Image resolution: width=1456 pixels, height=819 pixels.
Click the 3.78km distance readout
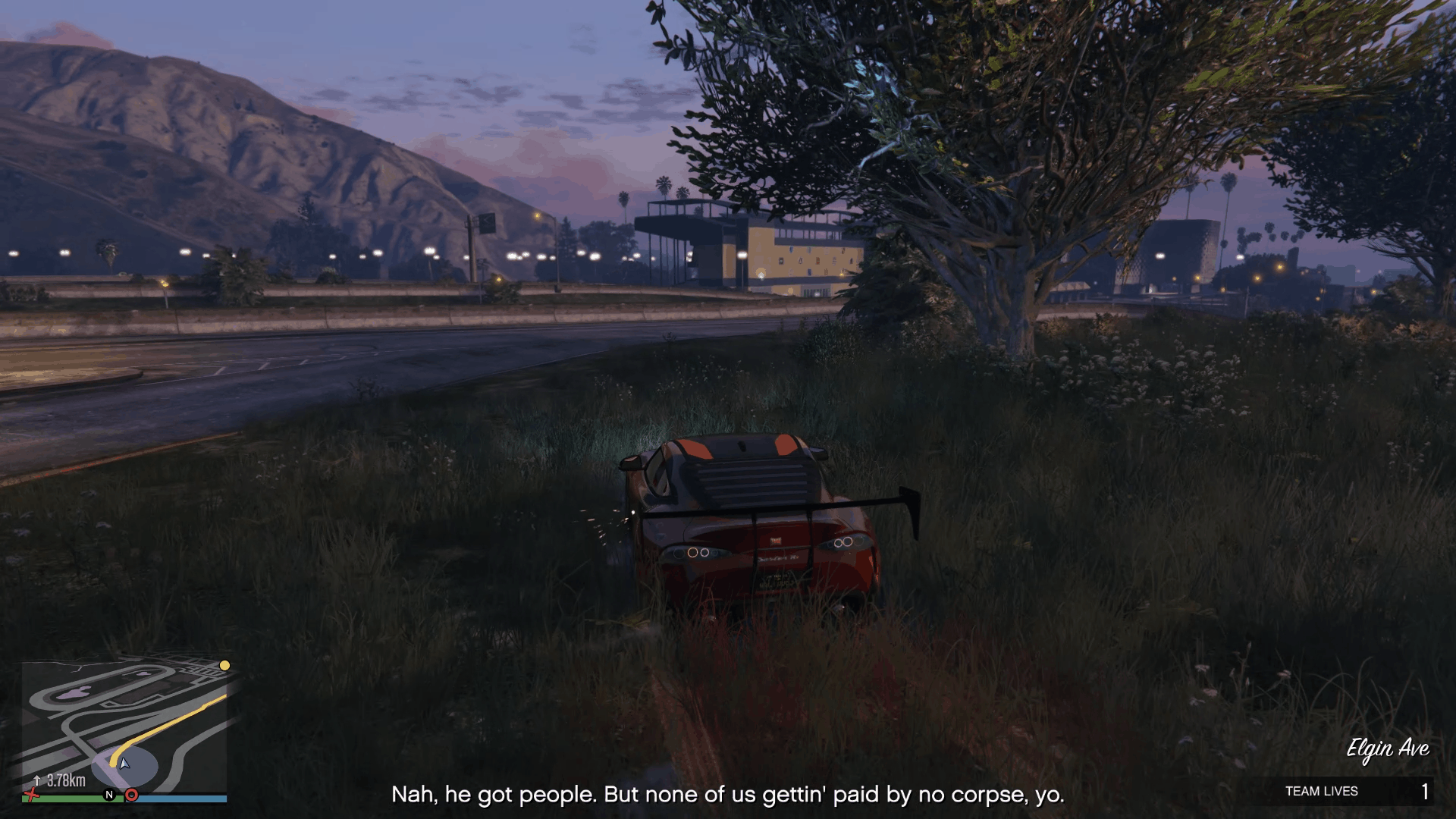[64, 780]
